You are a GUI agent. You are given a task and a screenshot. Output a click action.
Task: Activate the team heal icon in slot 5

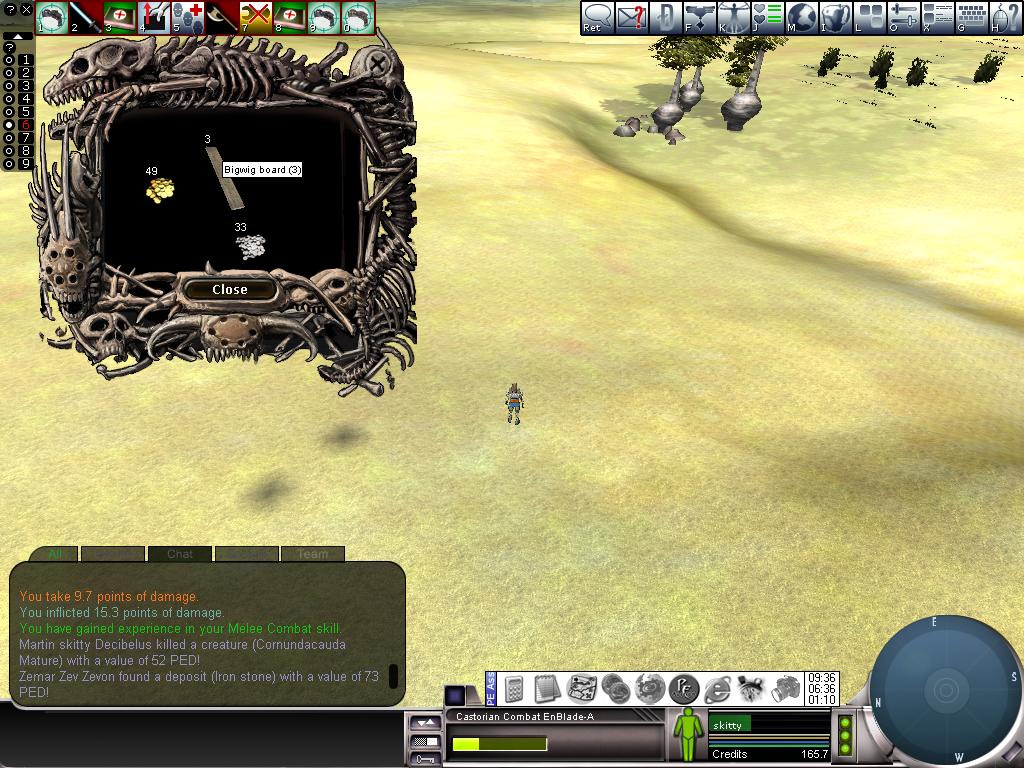[188, 17]
